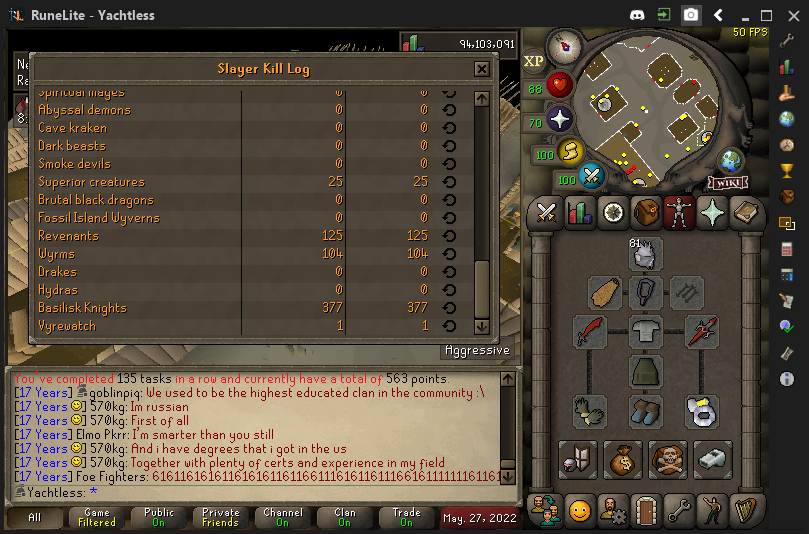The image size is (809, 534).
Task: Close the Slayer Kill Log window
Action: [x=482, y=69]
